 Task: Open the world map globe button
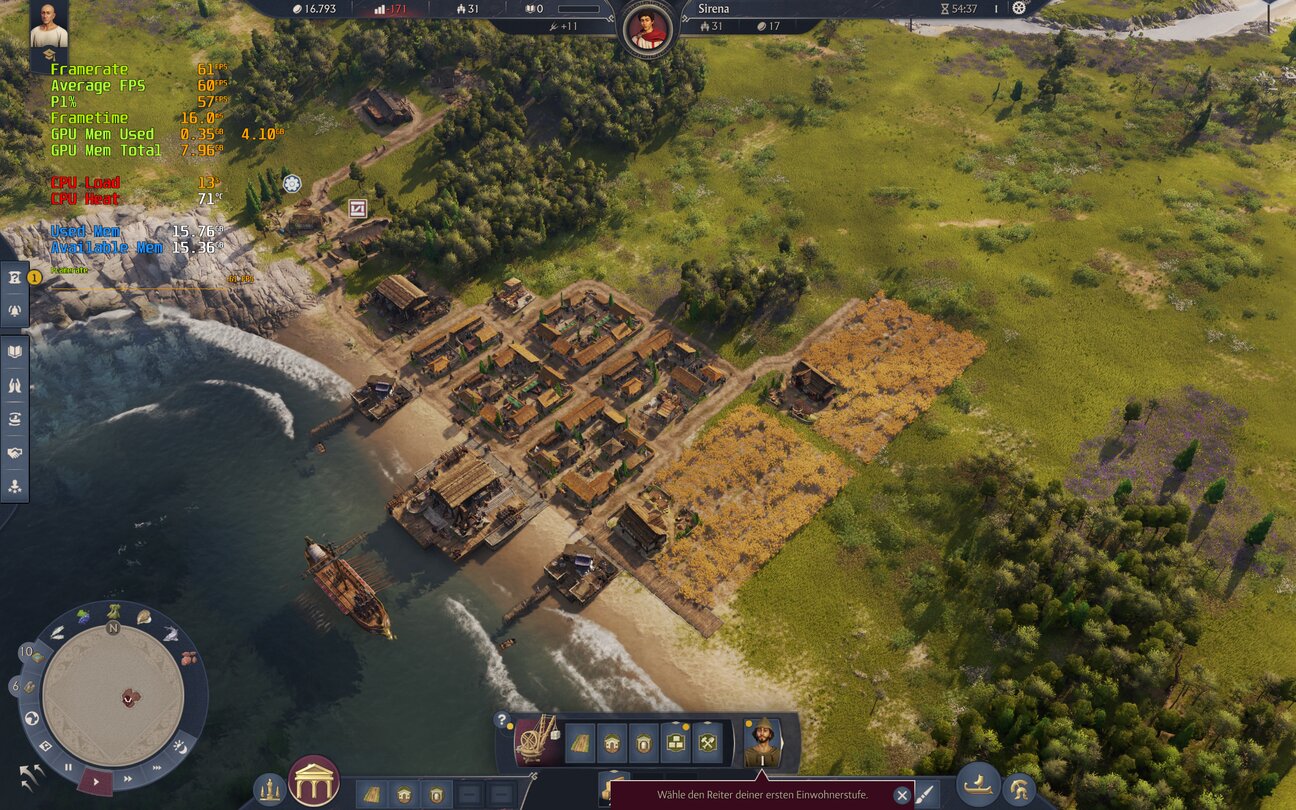(32, 718)
